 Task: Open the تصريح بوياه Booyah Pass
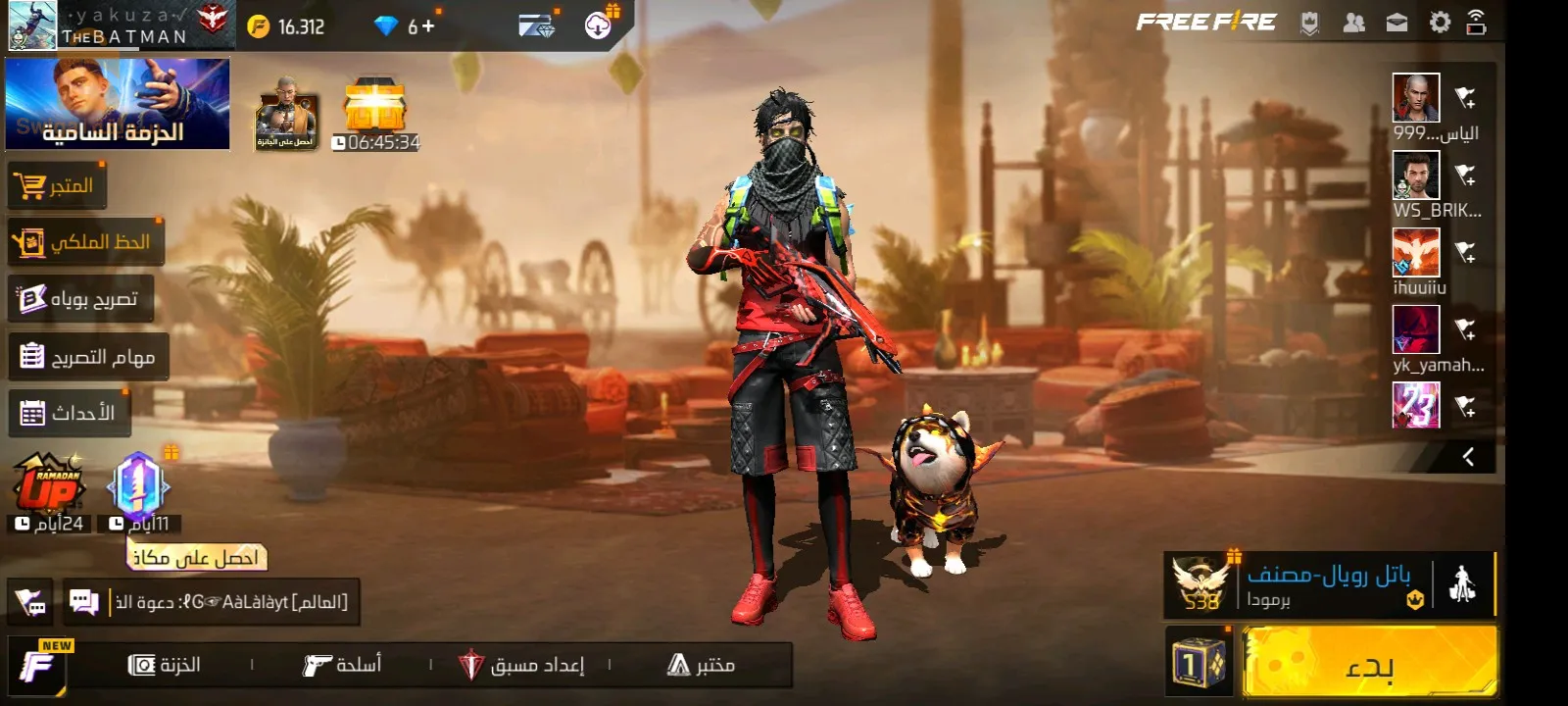point(80,299)
